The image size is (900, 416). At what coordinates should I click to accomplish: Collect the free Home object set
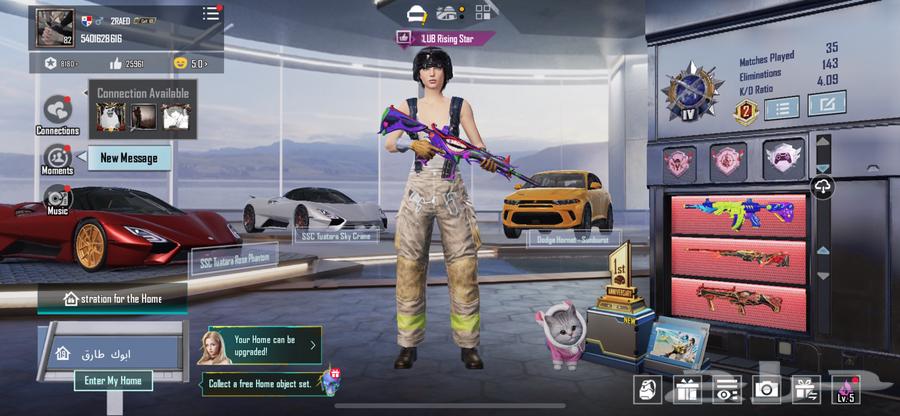pos(269,383)
